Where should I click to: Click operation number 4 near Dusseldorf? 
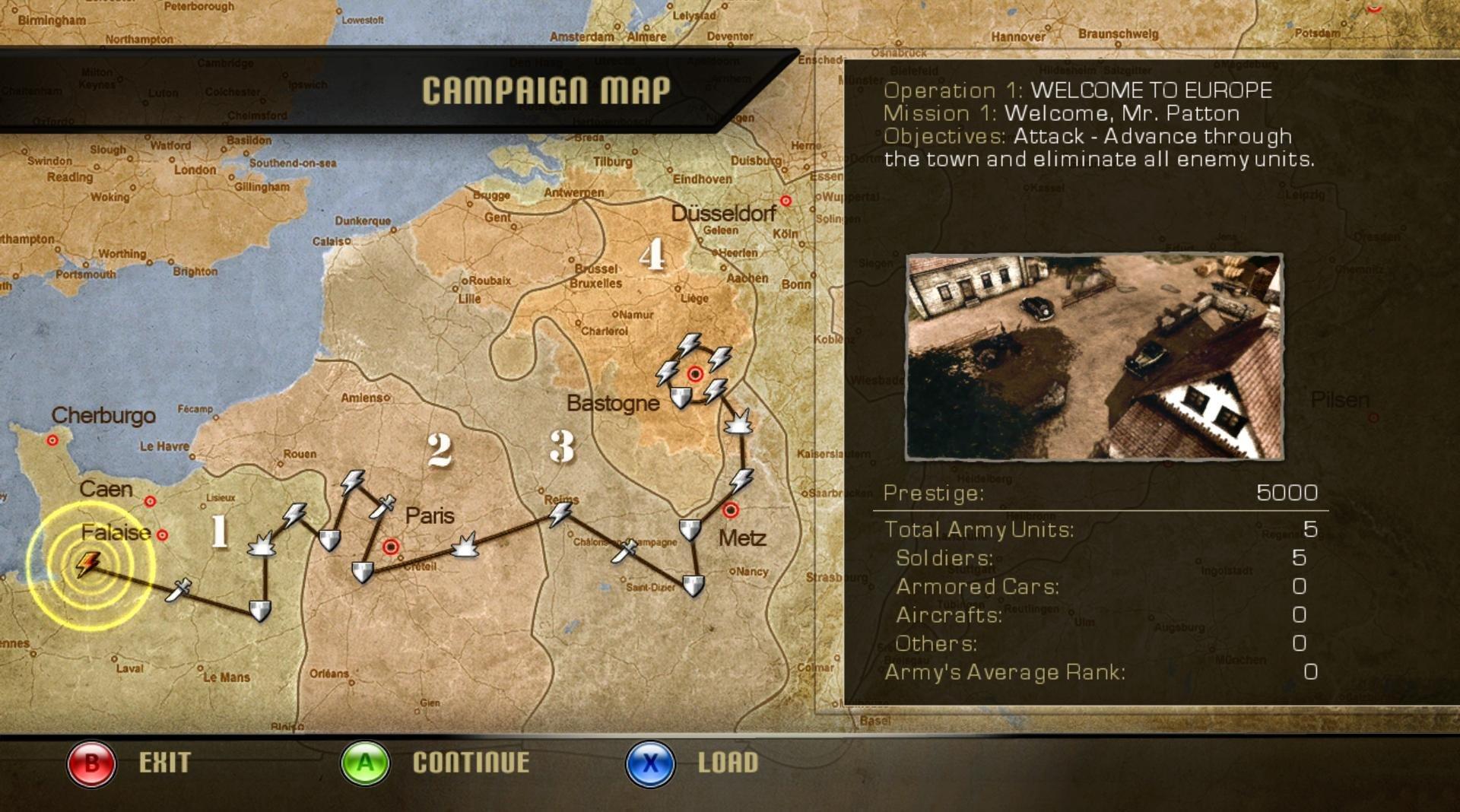(x=652, y=255)
